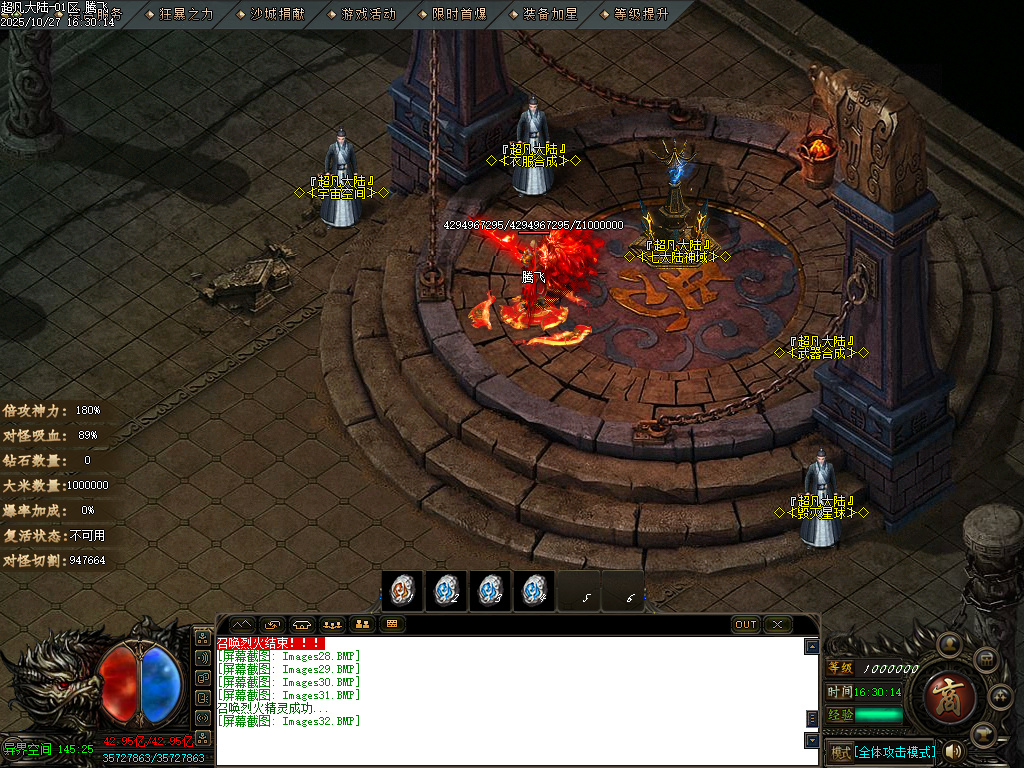Open the sparkle skills icon

pyautogui.click(x=1000, y=696)
